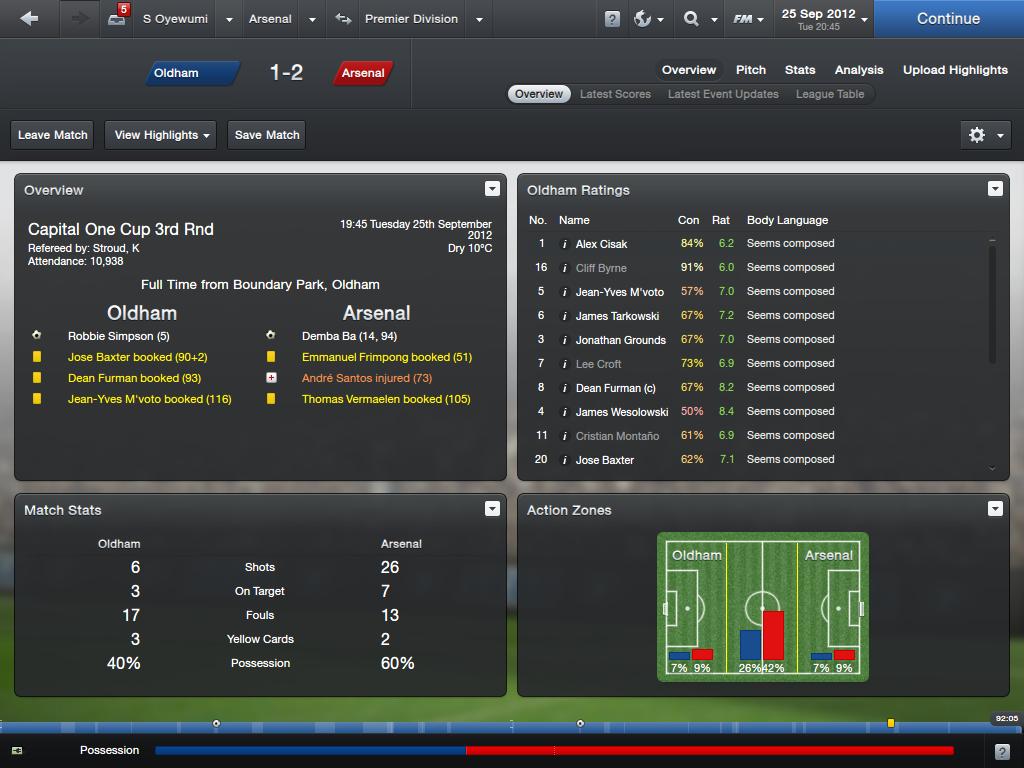1024x768 pixels.
Task: Open the Premier Division menu
Action: [x=411, y=19]
